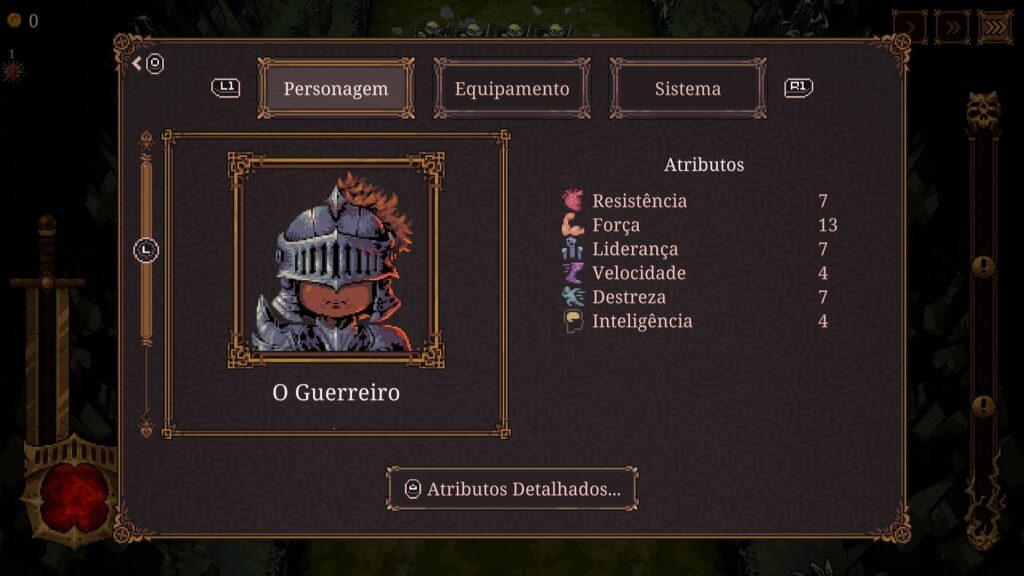Go back with the left arrow
The height and width of the screenshot is (576, 1024).
tap(138, 64)
